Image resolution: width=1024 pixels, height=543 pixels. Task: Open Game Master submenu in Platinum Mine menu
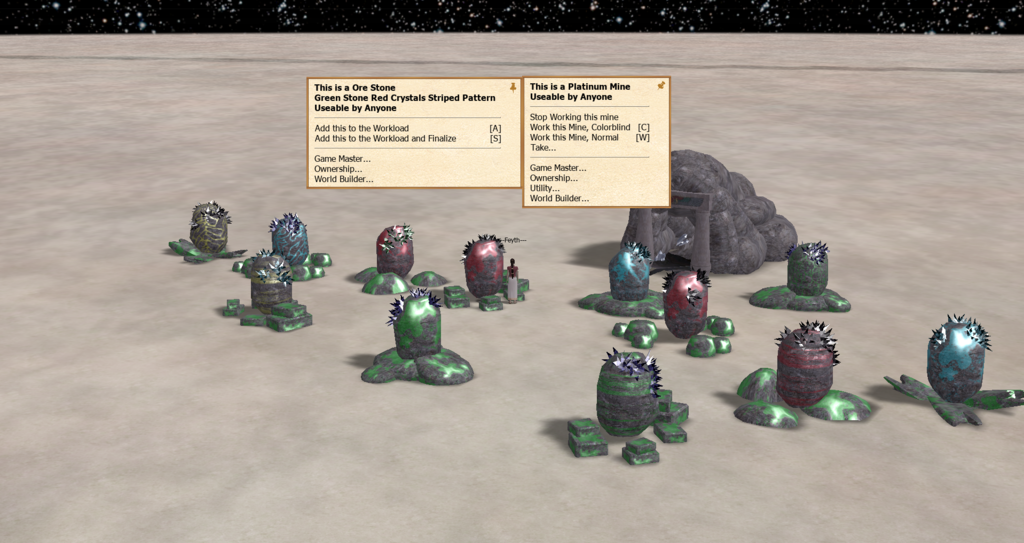pos(558,168)
